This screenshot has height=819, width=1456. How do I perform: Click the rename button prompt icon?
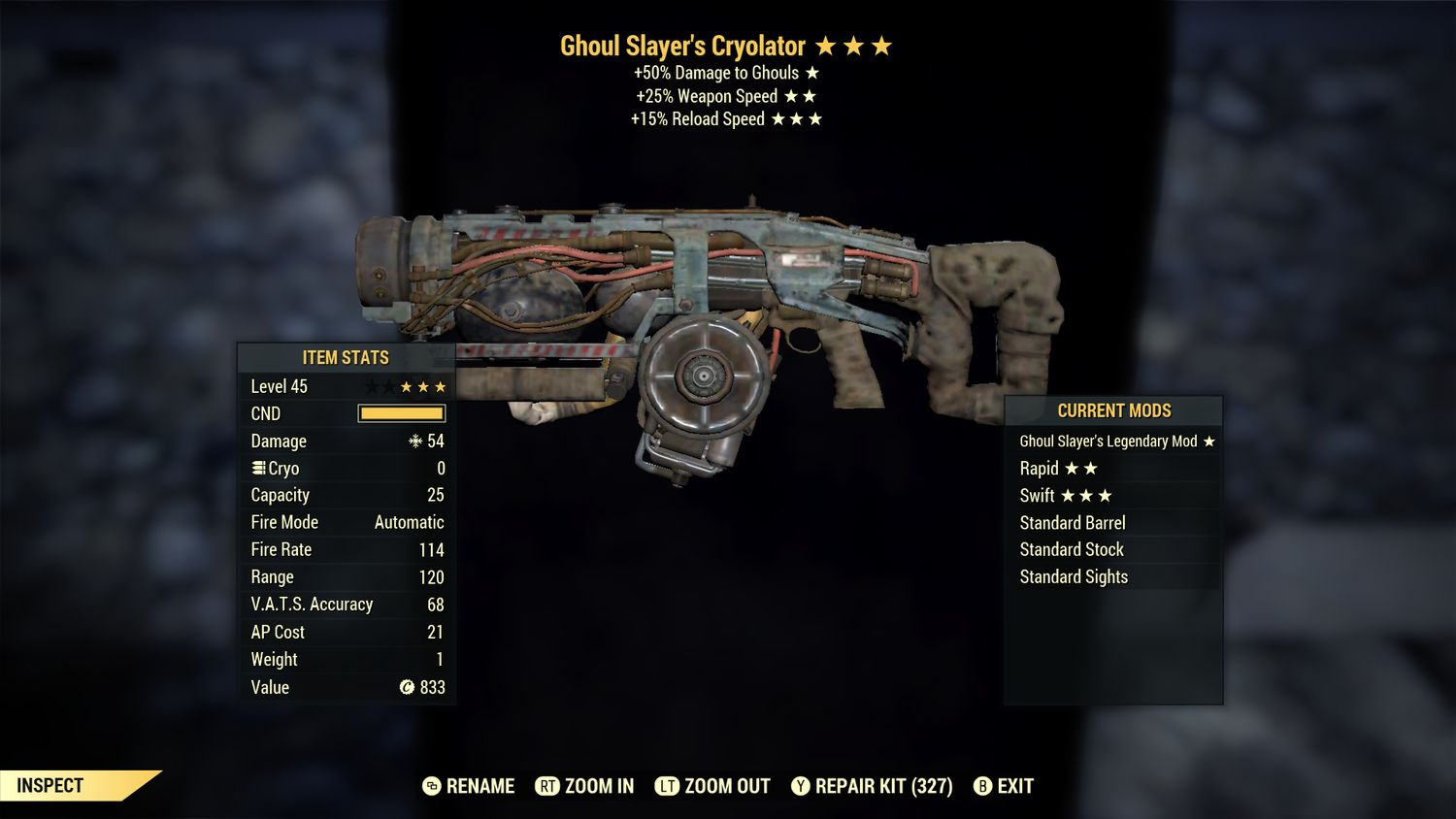tap(430, 786)
